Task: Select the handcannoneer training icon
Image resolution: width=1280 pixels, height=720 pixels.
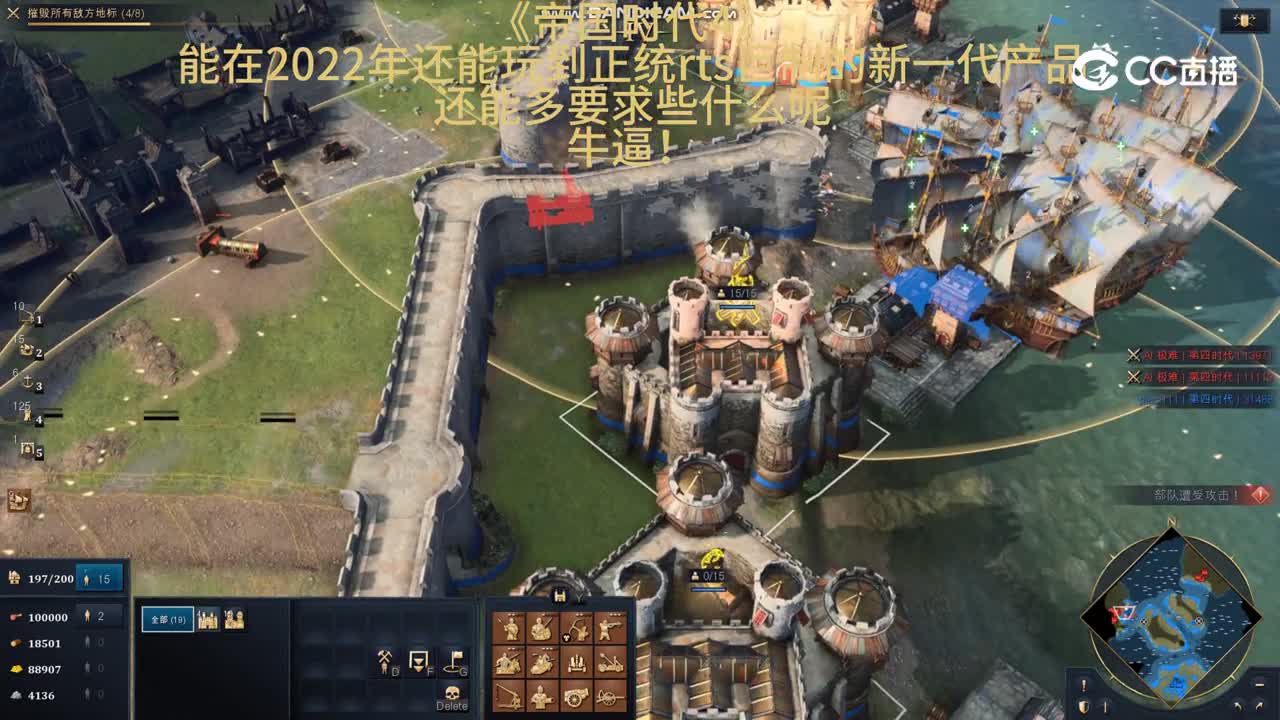Action: (x=608, y=627)
